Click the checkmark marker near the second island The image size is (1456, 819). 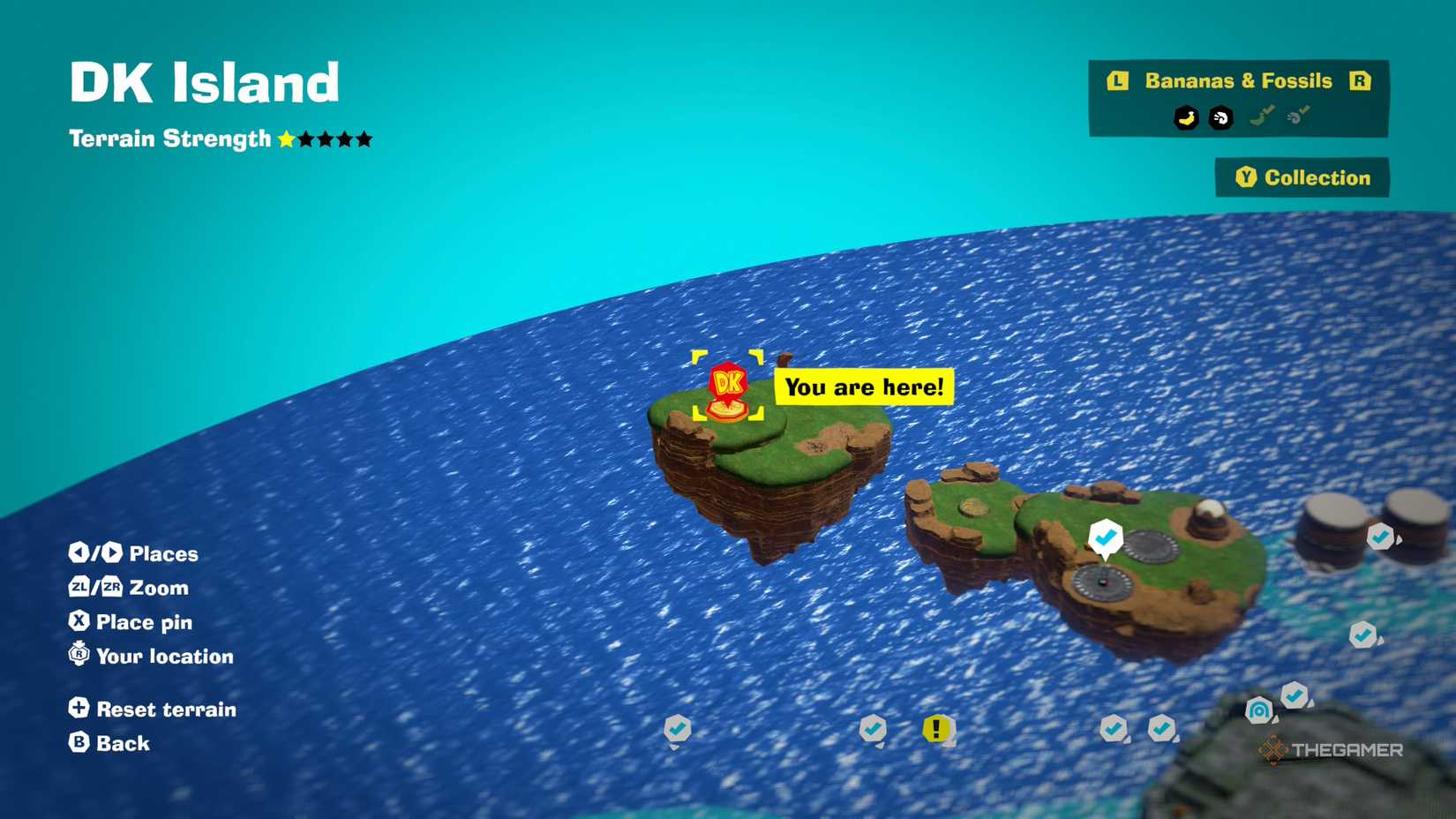coord(1106,536)
